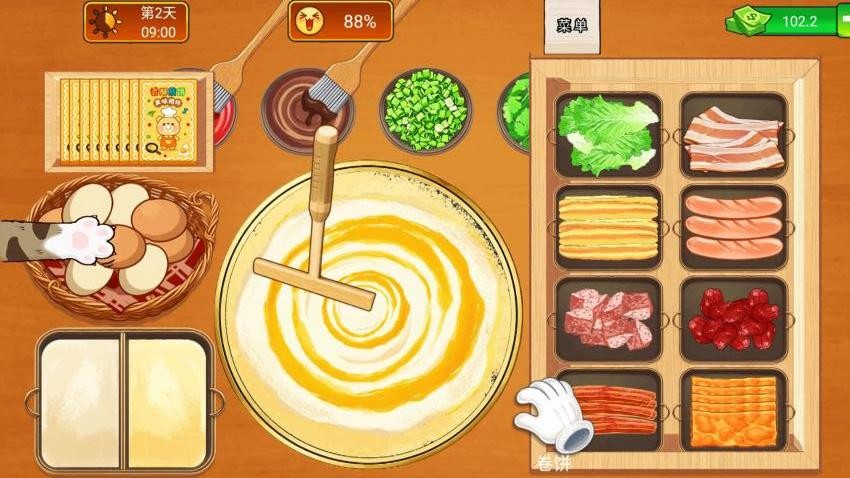The image size is (850, 478).
Task: Pick the yellow egg strips tray
Action: pyautogui.click(x=608, y=226)
